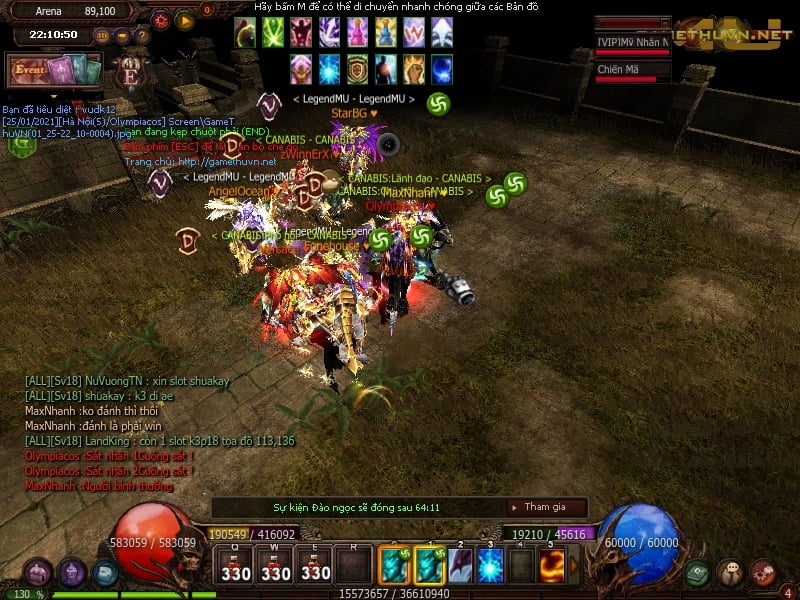This screenshot has height=600, width=800.
Task: Activate the fire swirl skill in slot 5
Action: [551, 565]
